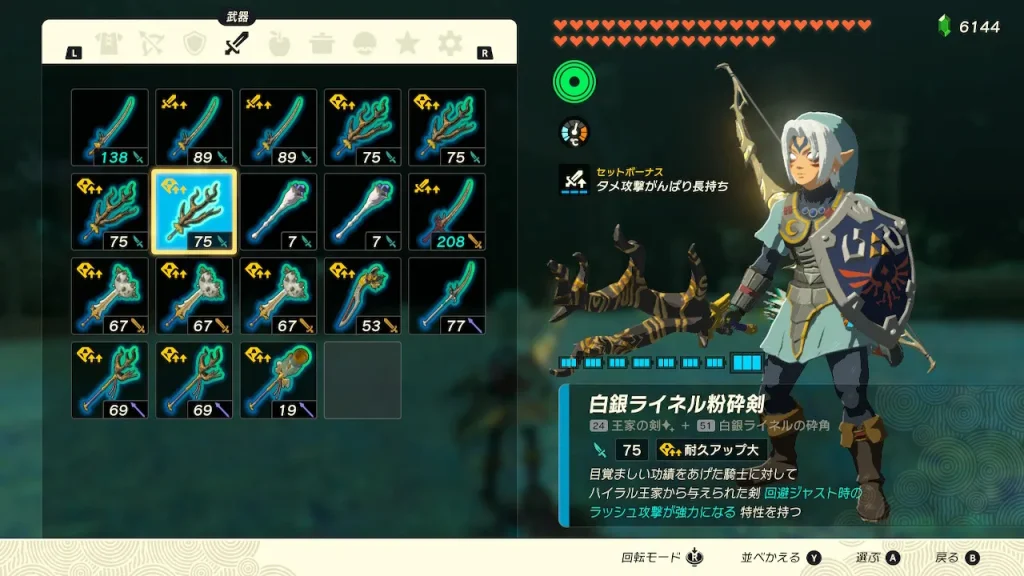The image size is (1024, 576).
Task: Open the bow and arrows tab
Action: 150,44
